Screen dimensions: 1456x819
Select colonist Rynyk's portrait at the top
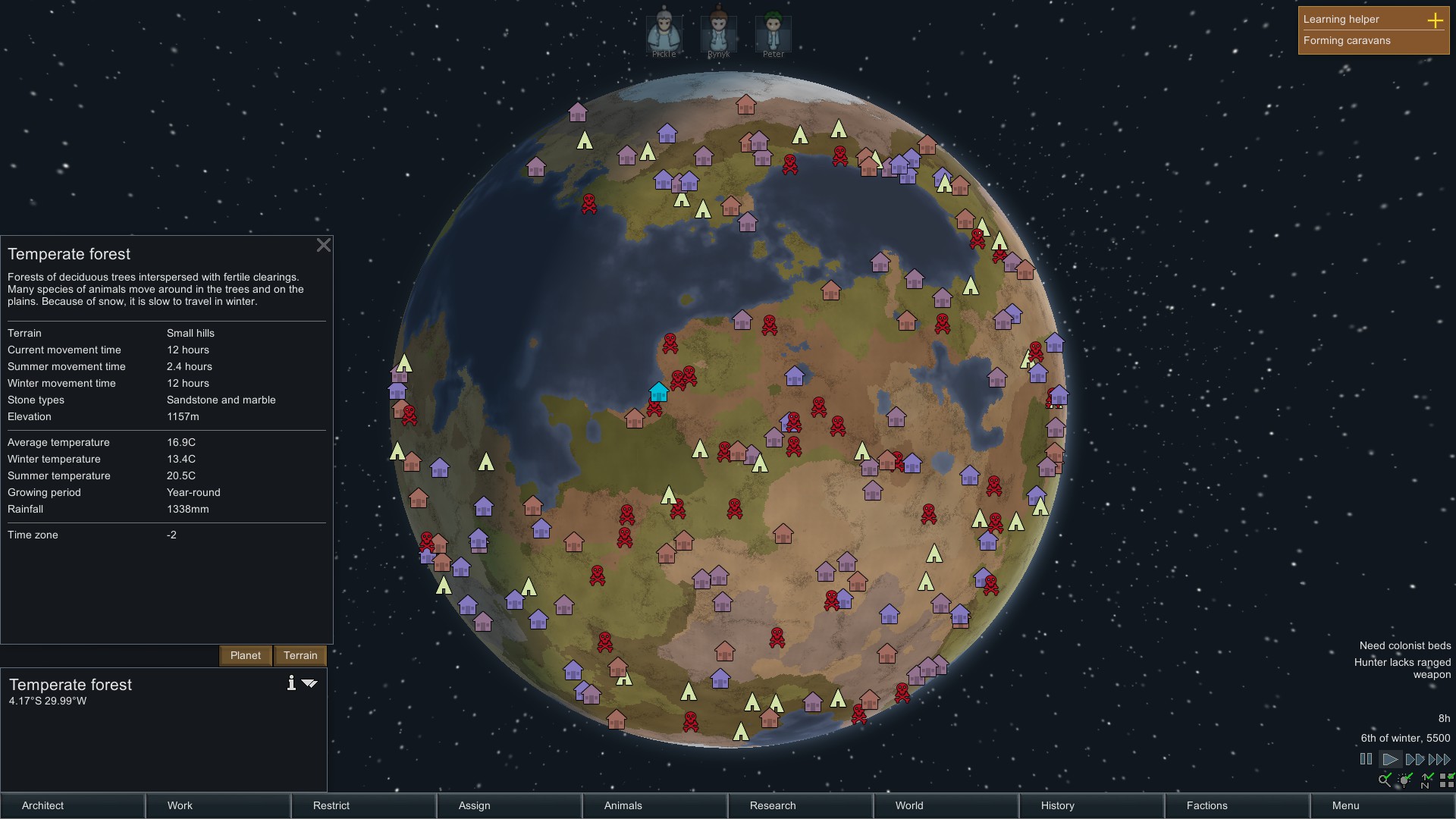[x=717, y=32]
